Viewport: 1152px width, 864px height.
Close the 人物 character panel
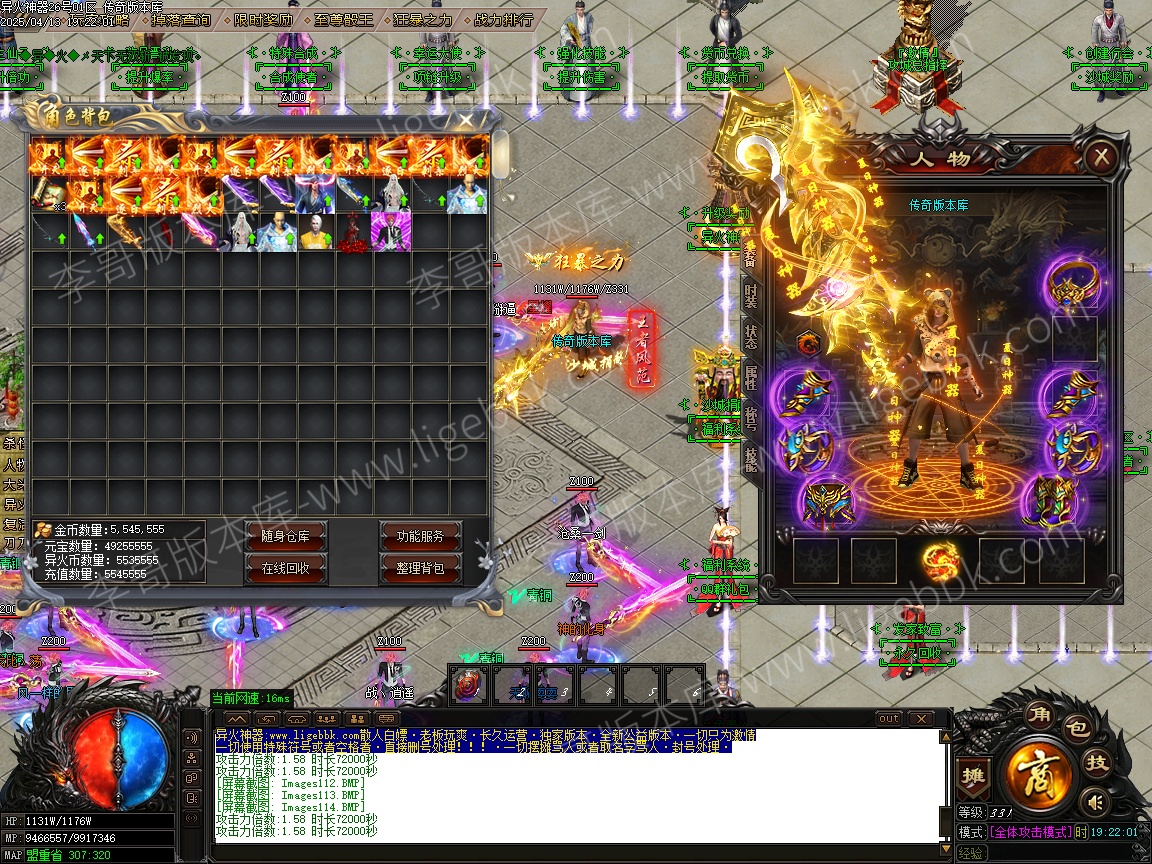[1101, 157]
